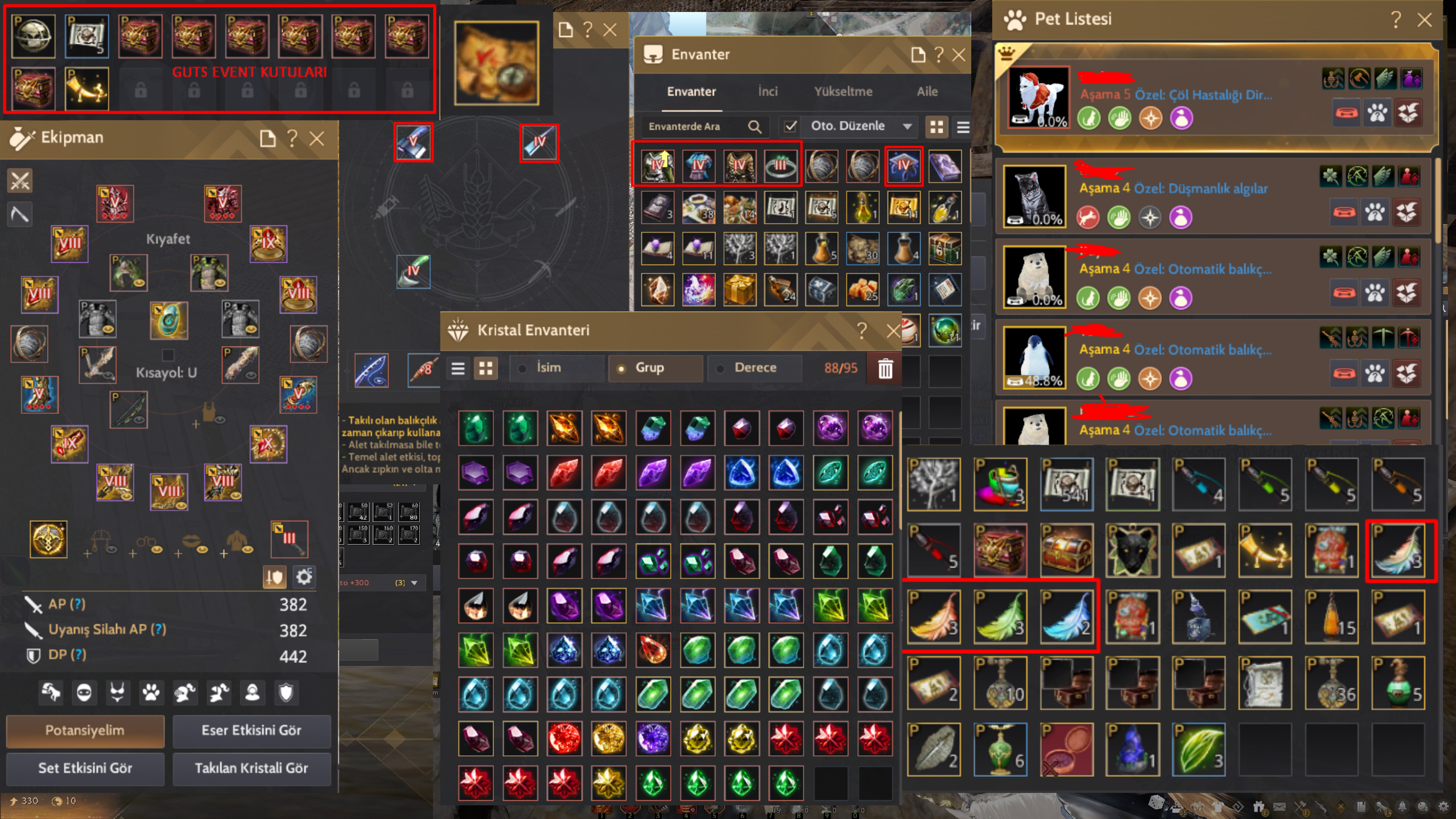Viewport: 1456px width, 819px height.
Task: Choose the Derece sort option
Action: [x=754, y=368]
